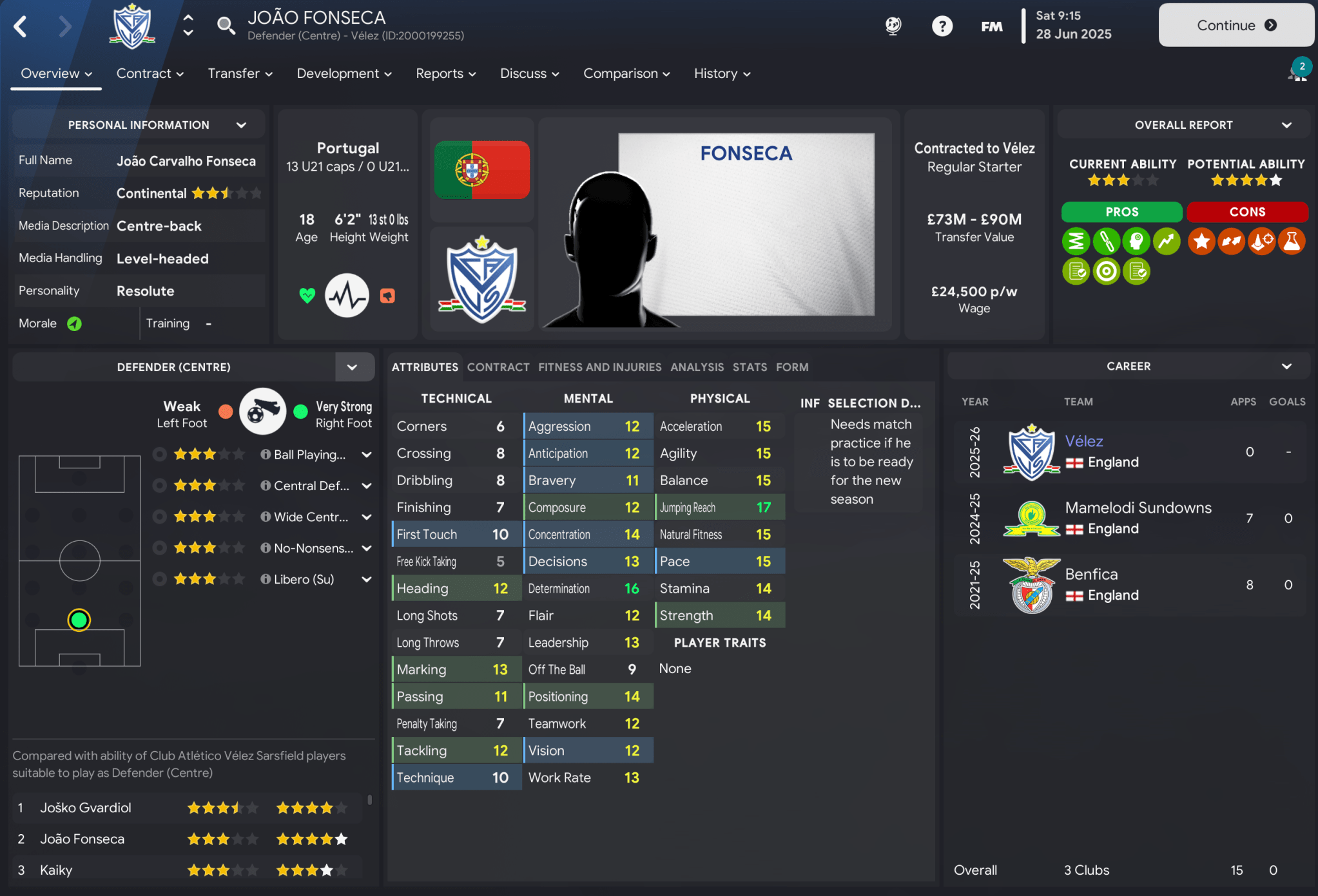The width and height of the screenshot is (1318, 896).
Task: Collapse the Career panel
Action: coord(1287,365)
